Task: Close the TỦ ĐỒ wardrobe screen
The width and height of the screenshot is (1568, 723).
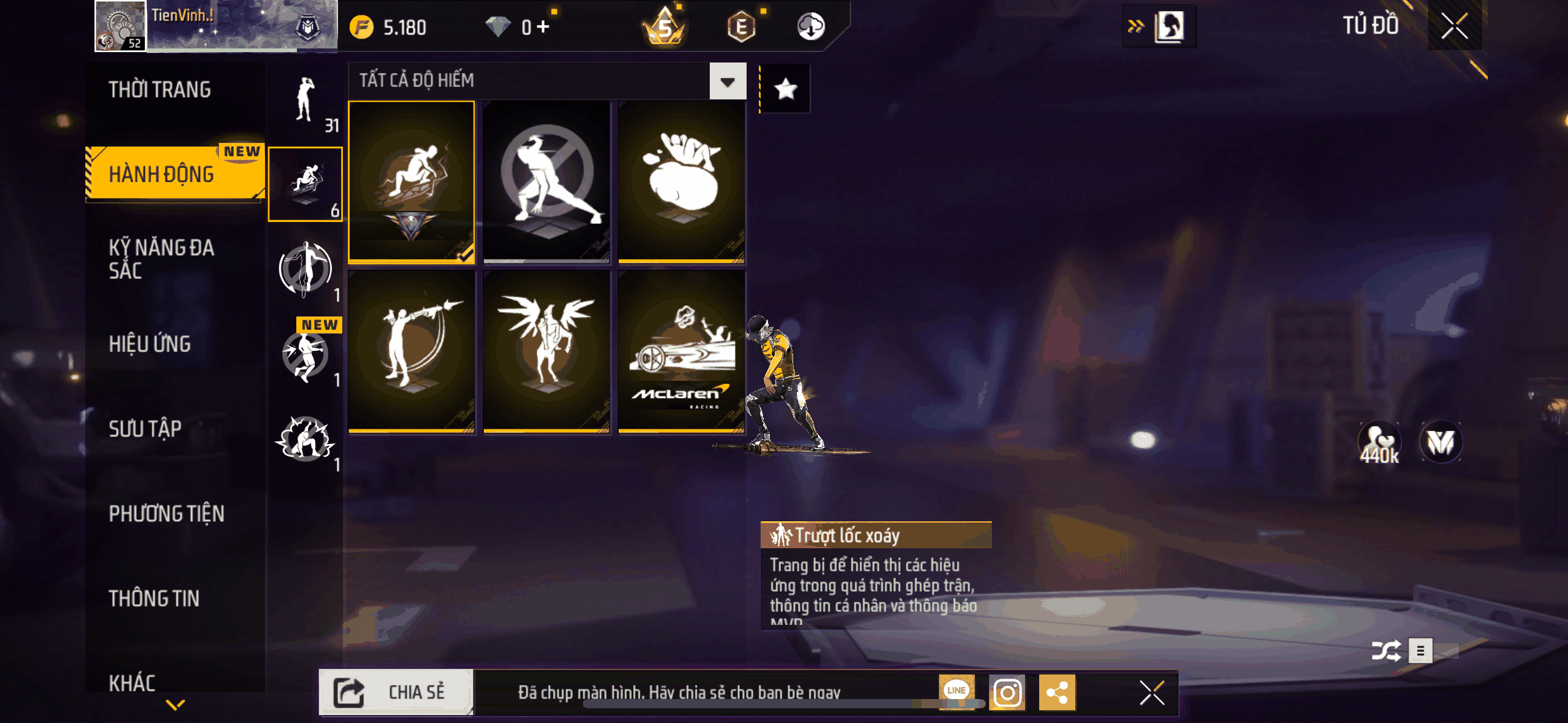Action: (x=1454, y=26)
